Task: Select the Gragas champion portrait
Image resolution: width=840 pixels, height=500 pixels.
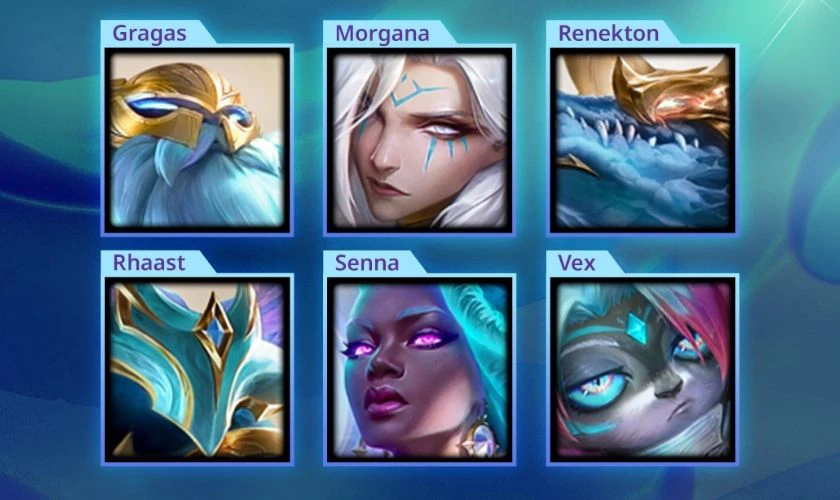Action: point(197,140)
